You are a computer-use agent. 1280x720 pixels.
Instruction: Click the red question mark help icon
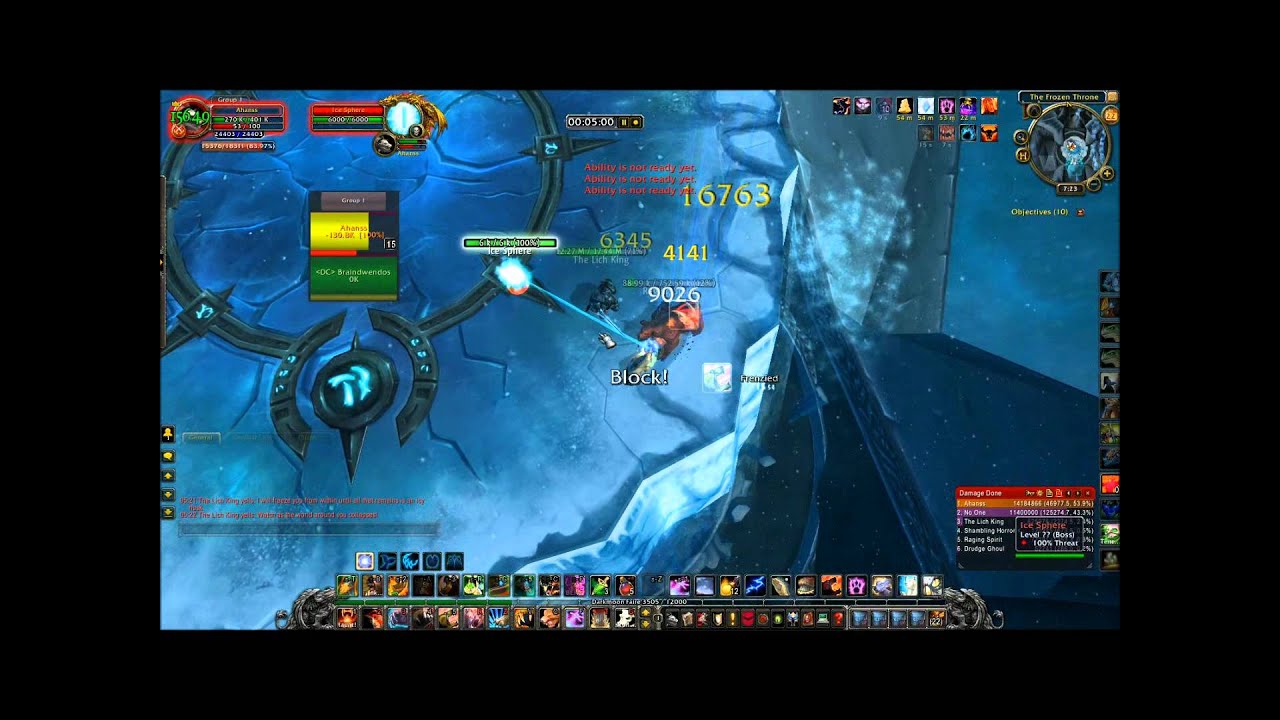(x=837, y=618)
